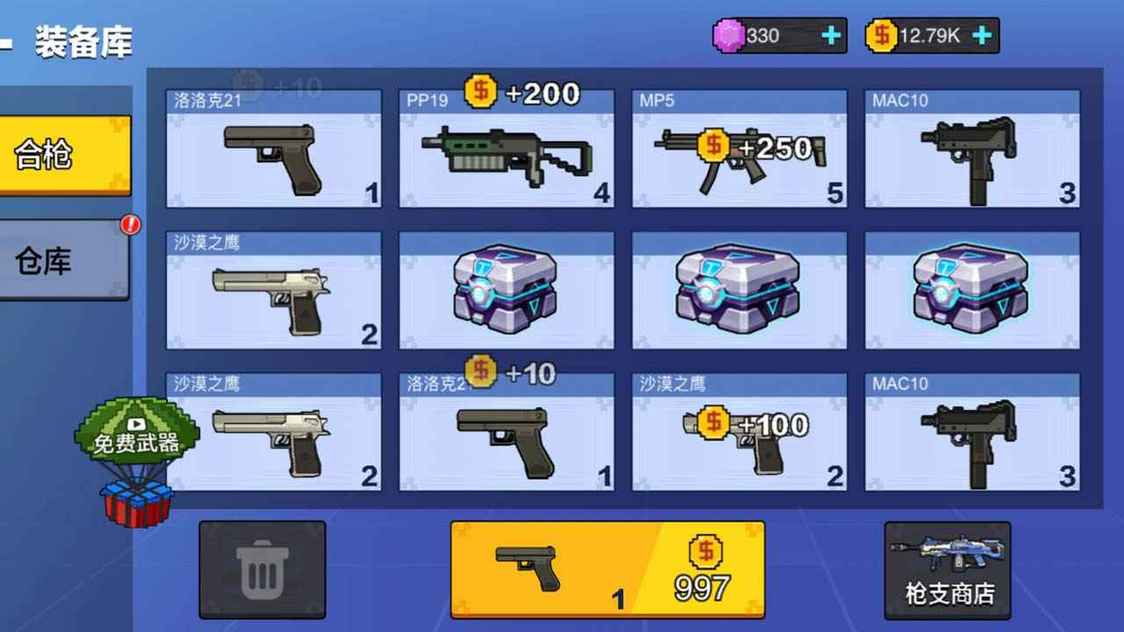
Task: Tap the plus beside 12.79K coins
Action: tap(982, 36)
